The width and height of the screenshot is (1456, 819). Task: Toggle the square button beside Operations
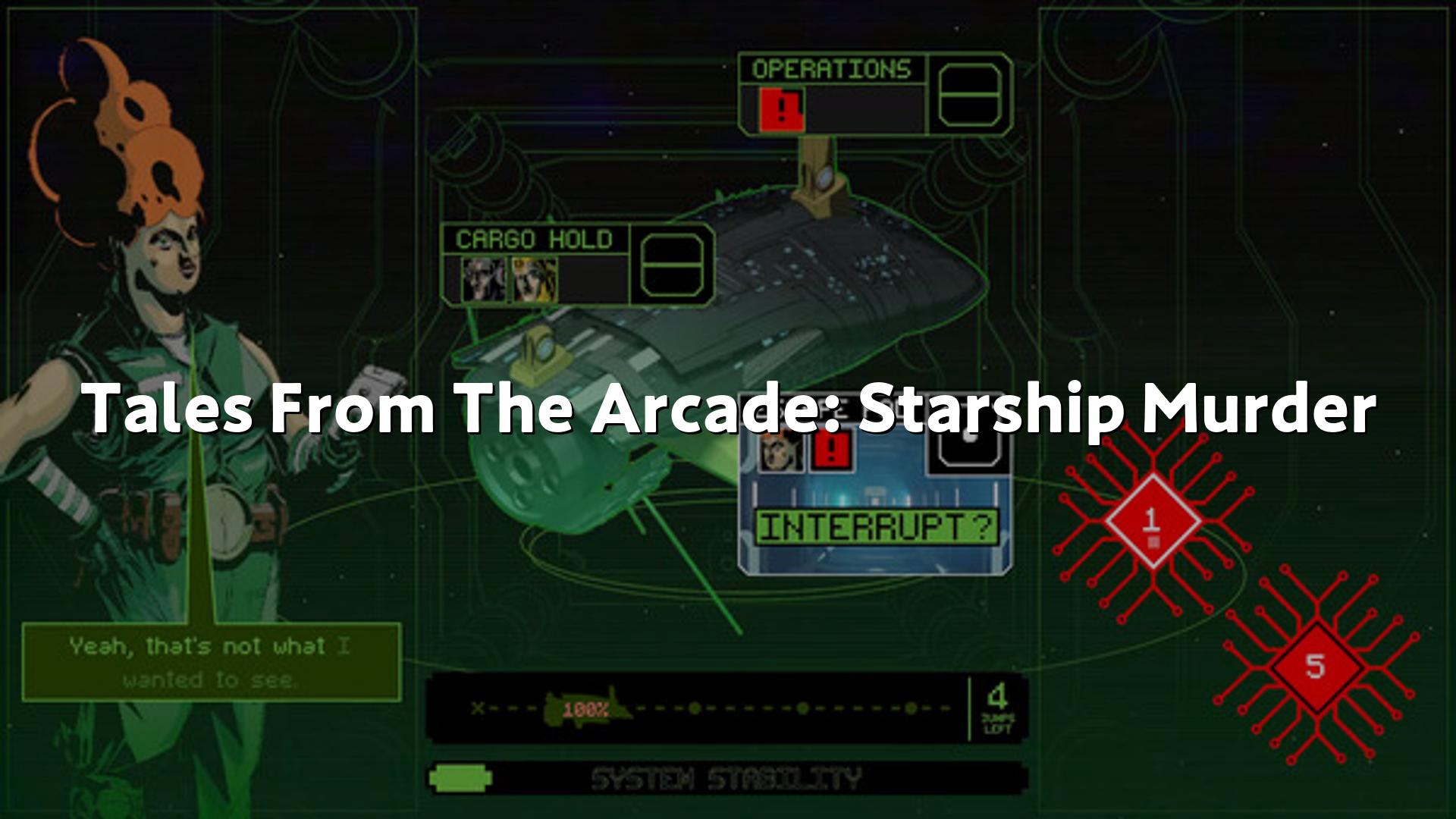coord(970,95)
